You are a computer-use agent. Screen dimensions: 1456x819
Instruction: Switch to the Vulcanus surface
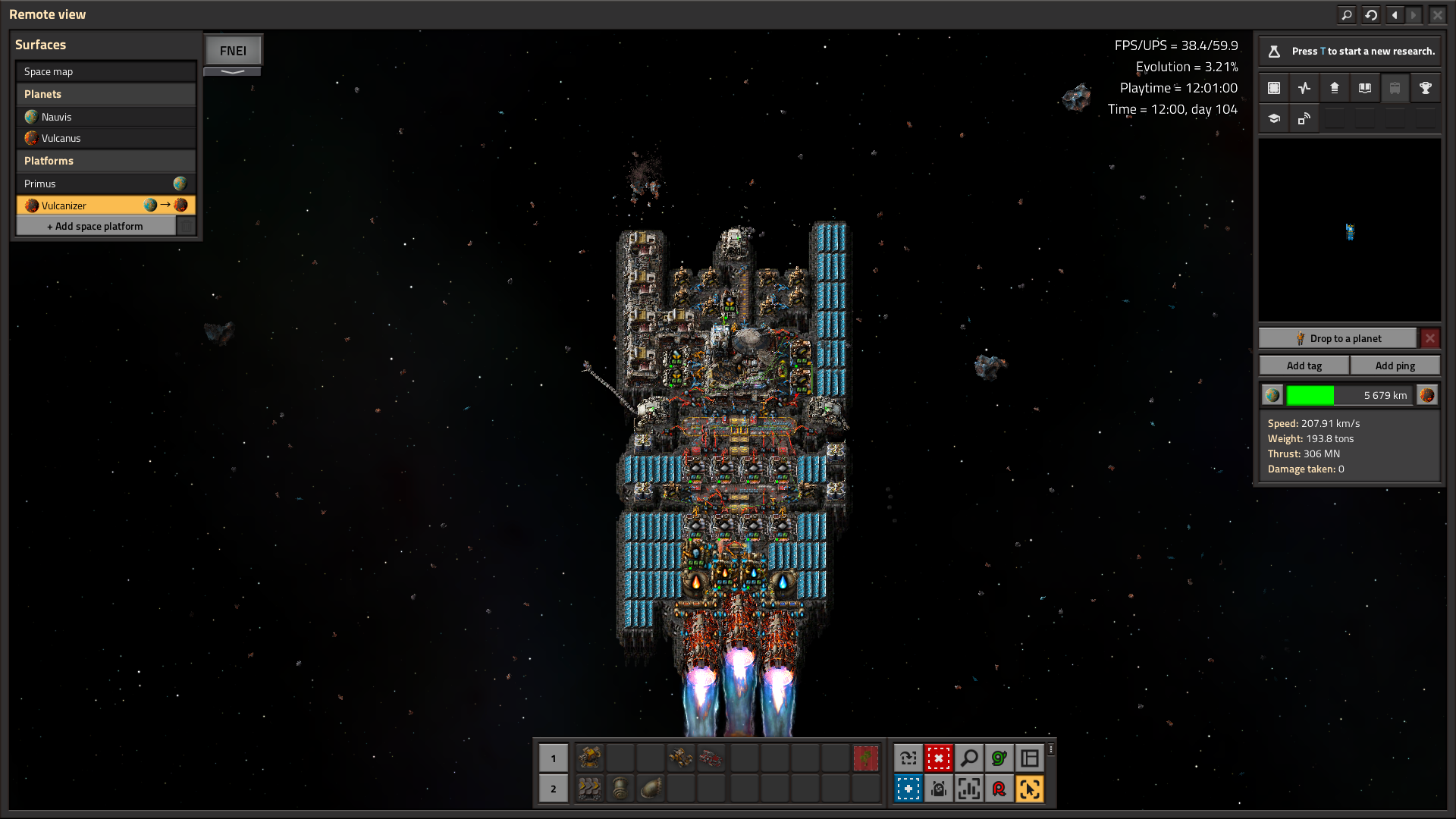coord(105,138)
